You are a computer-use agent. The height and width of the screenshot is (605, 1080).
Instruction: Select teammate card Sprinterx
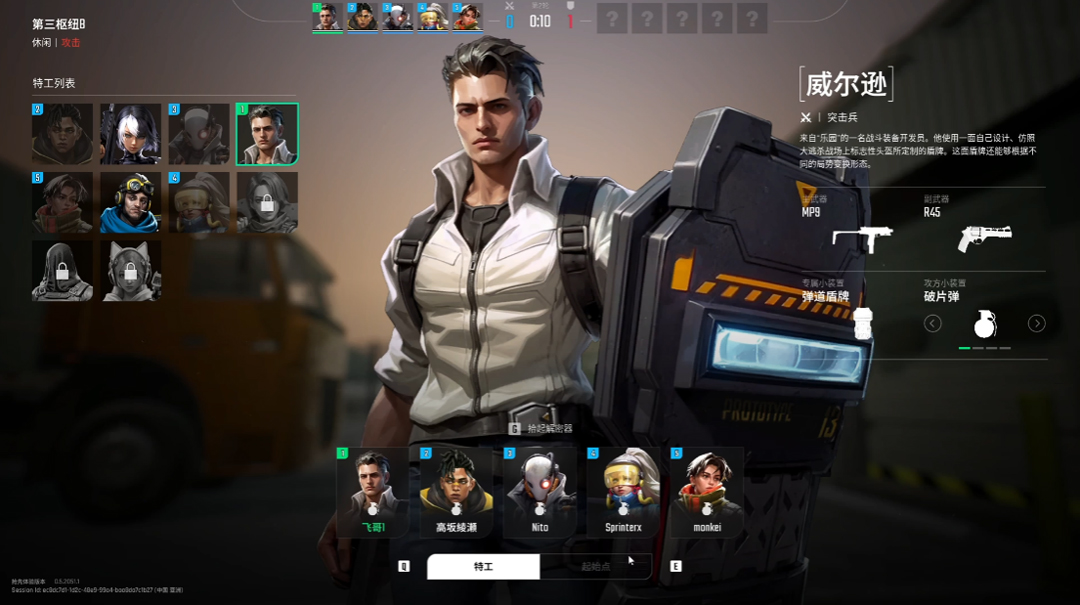tap(623, 492)
